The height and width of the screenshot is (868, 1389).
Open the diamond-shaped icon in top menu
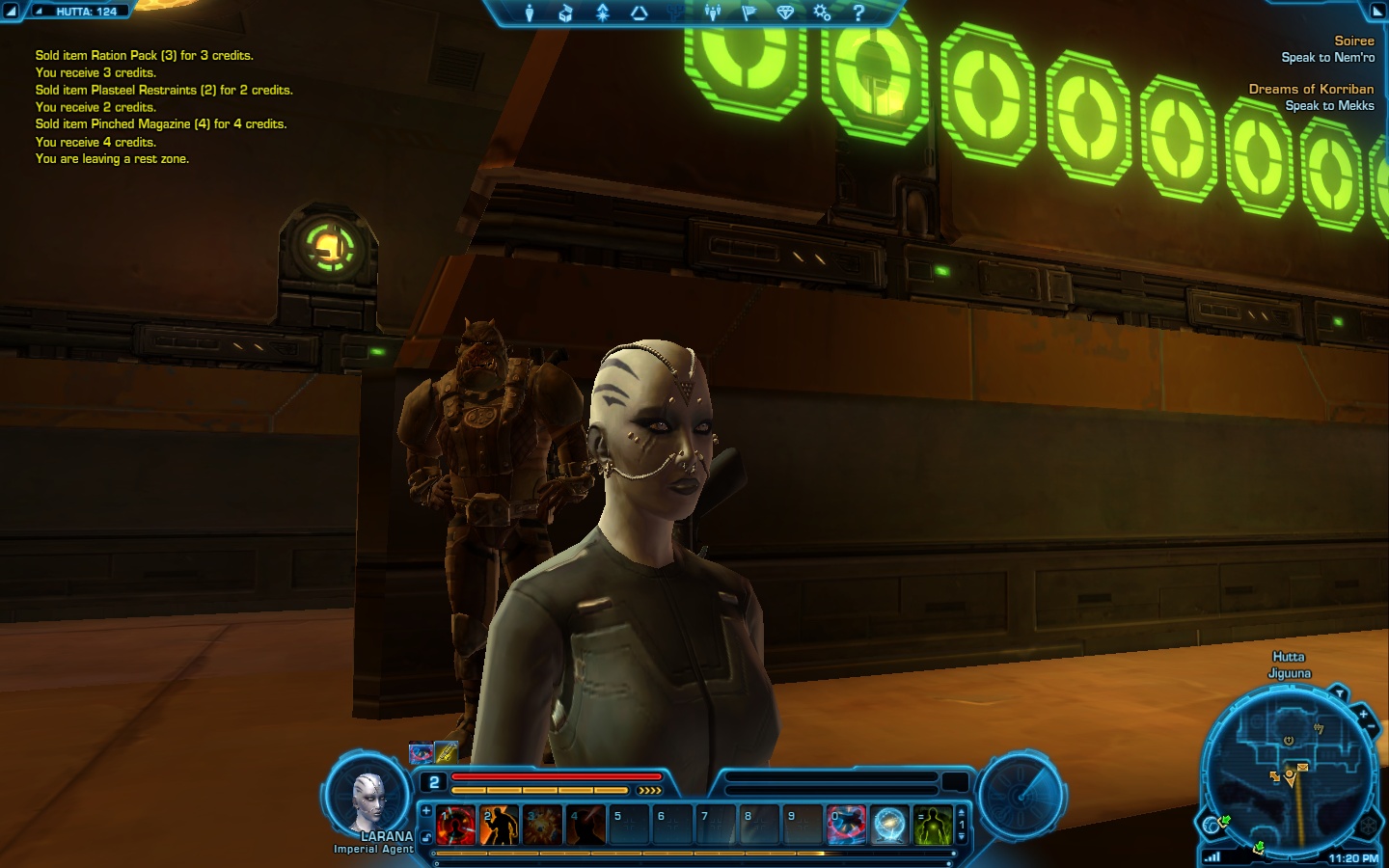tap(785, 13)
